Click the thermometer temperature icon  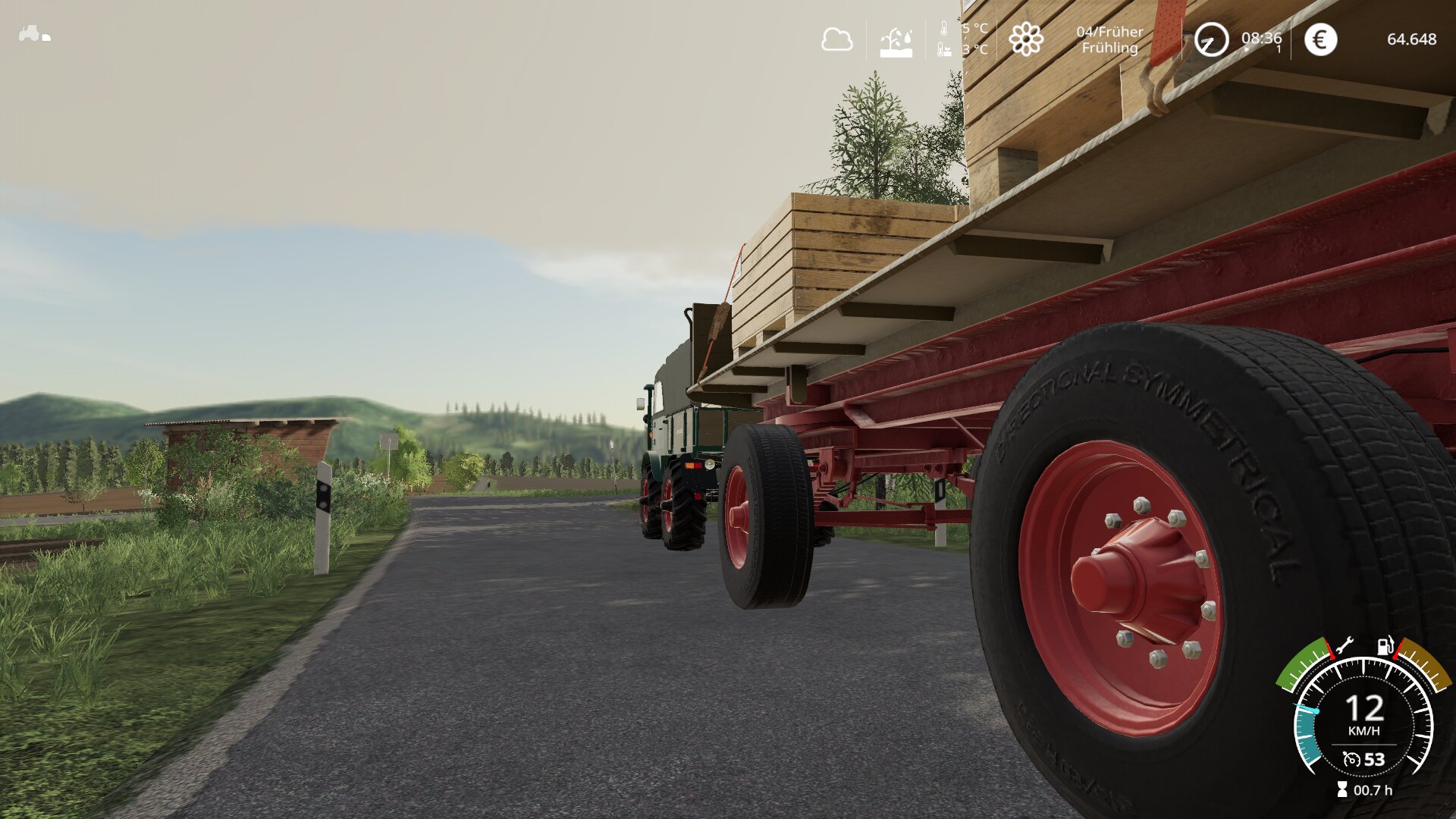click(943, 30)
